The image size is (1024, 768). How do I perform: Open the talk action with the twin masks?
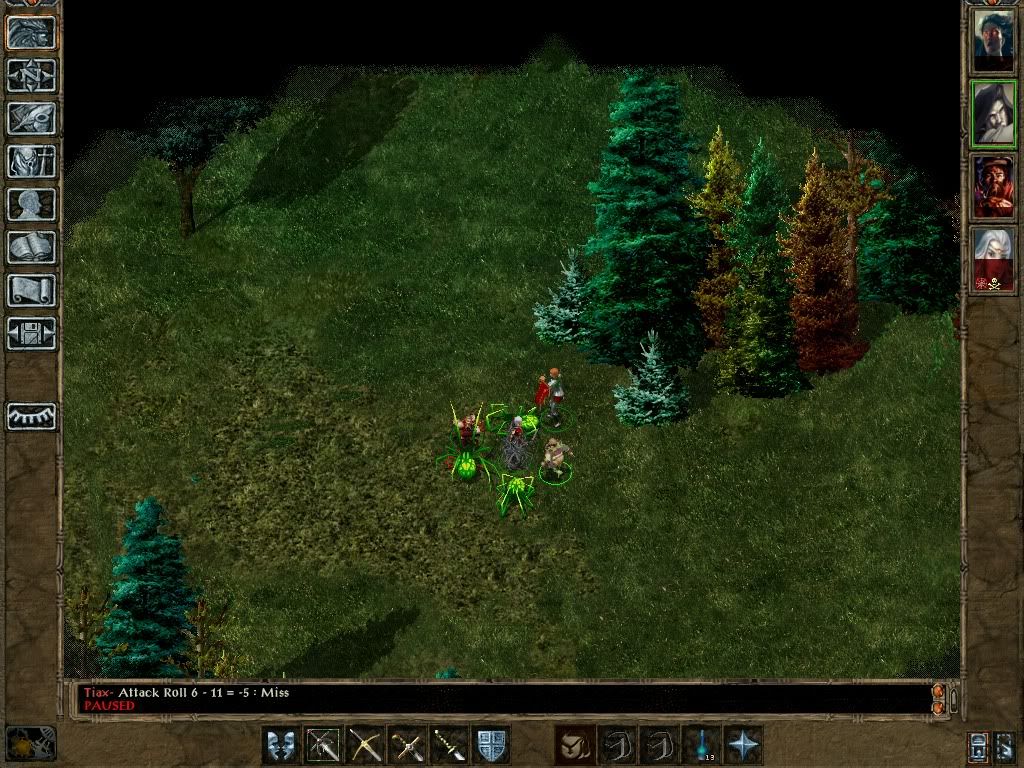click(281, 745)
